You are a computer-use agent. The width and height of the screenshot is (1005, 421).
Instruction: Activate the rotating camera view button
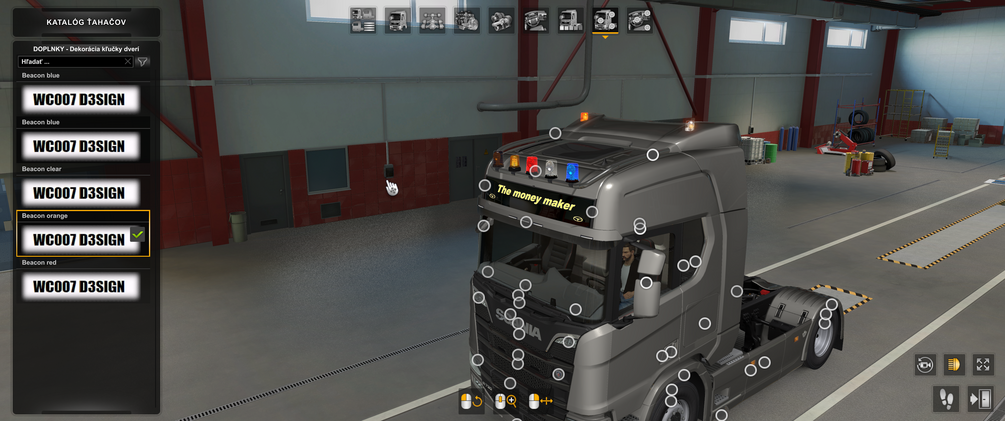(x=925, y=365)
